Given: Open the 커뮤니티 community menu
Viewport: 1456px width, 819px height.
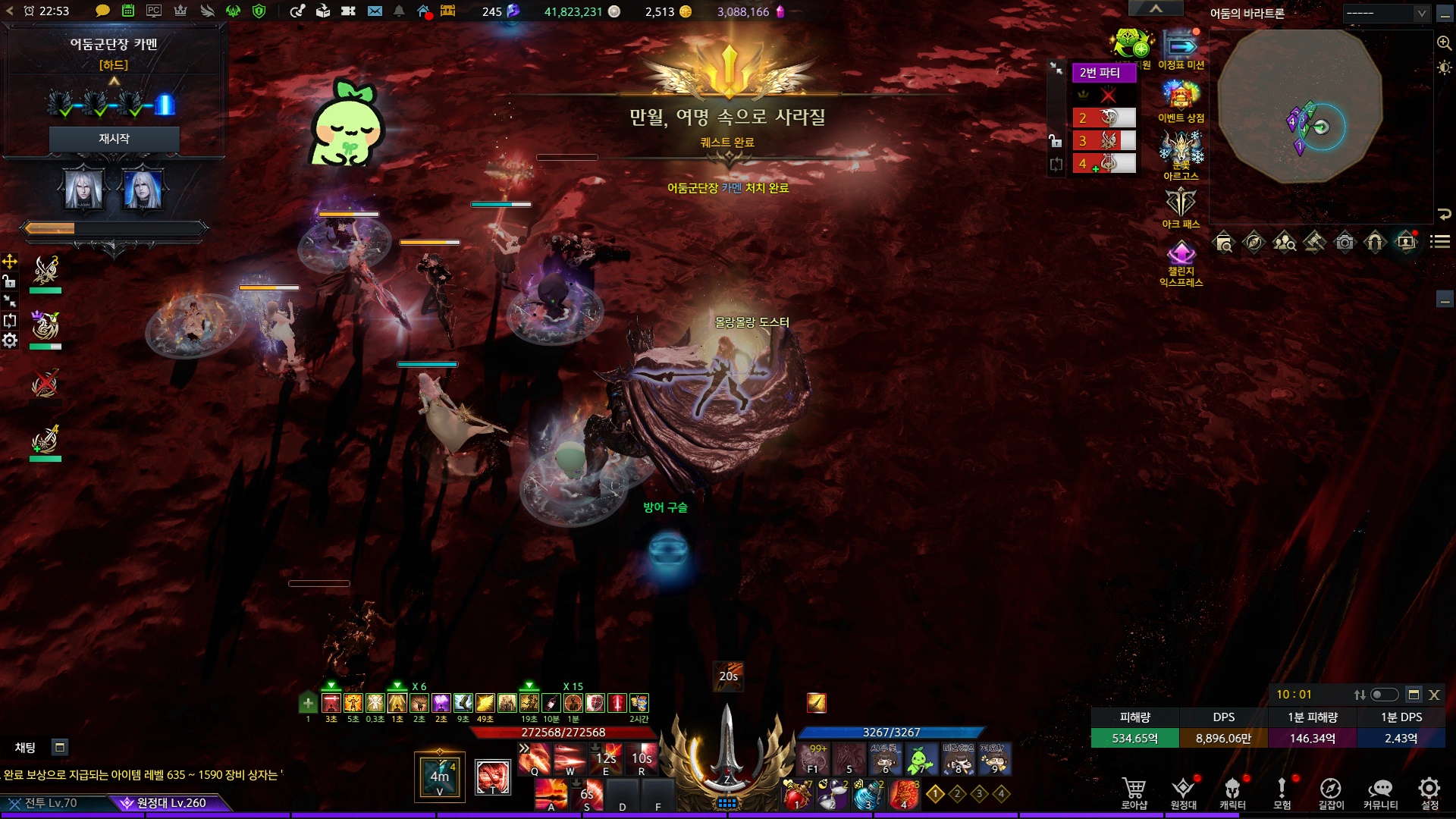Looking at the screenshot, I should pyautogui.click(x=1380, y=792).
